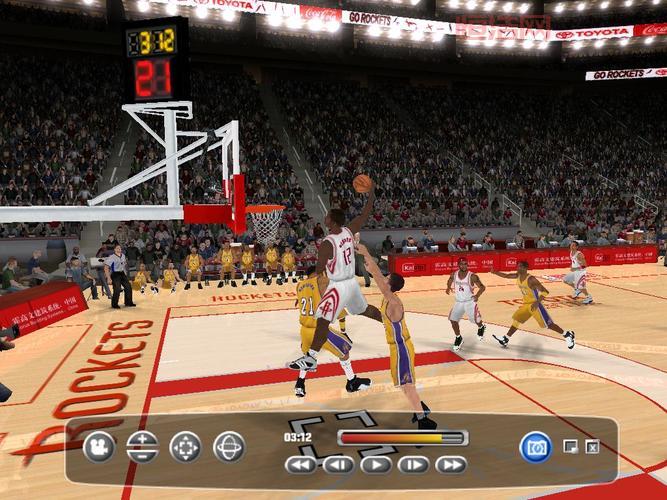Advance the replay one frame forward
Screen dimensions: 667x500
(x=413, y=464)
